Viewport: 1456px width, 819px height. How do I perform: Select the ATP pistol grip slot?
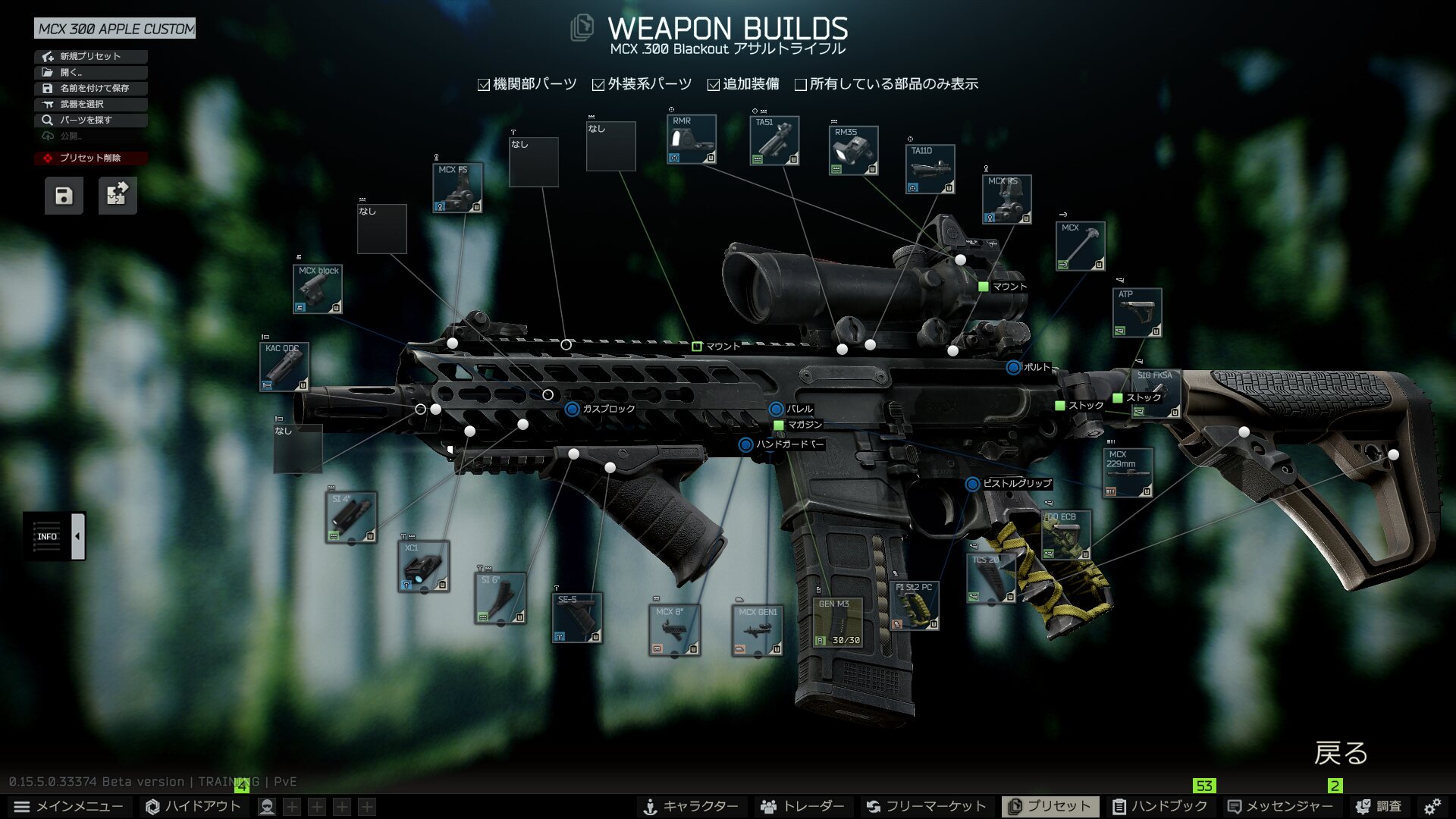click(x=1137, y=312)
